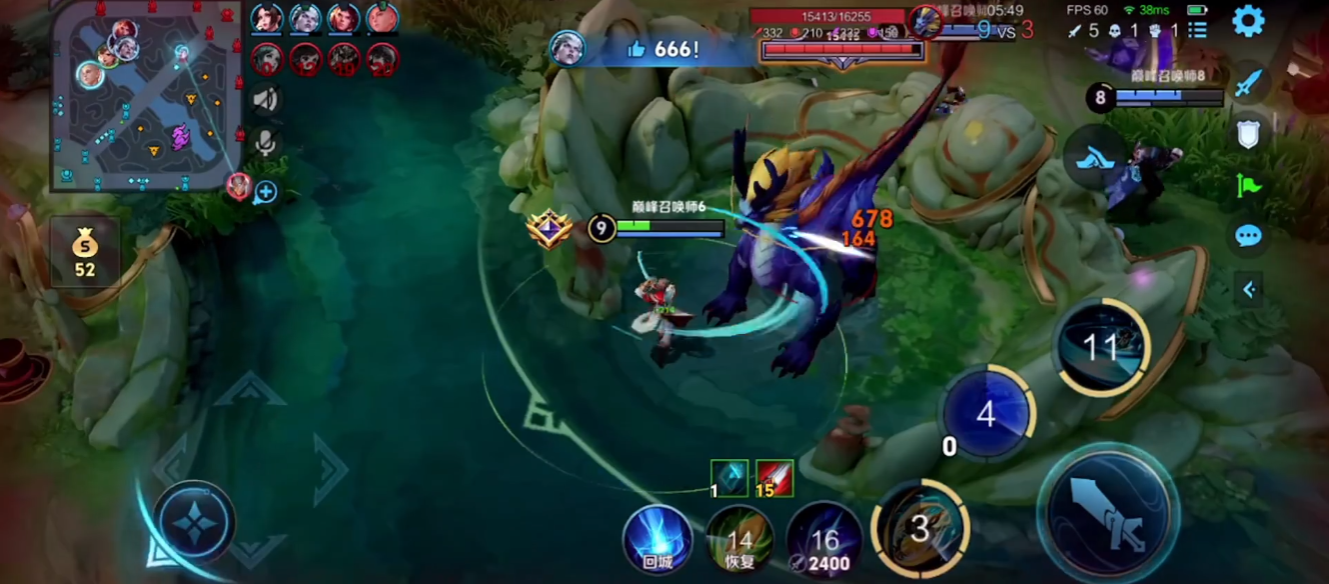Cast the first skill with cooldown 3
The width and height of the screenshot is (1329, 584).
[919, 530]
